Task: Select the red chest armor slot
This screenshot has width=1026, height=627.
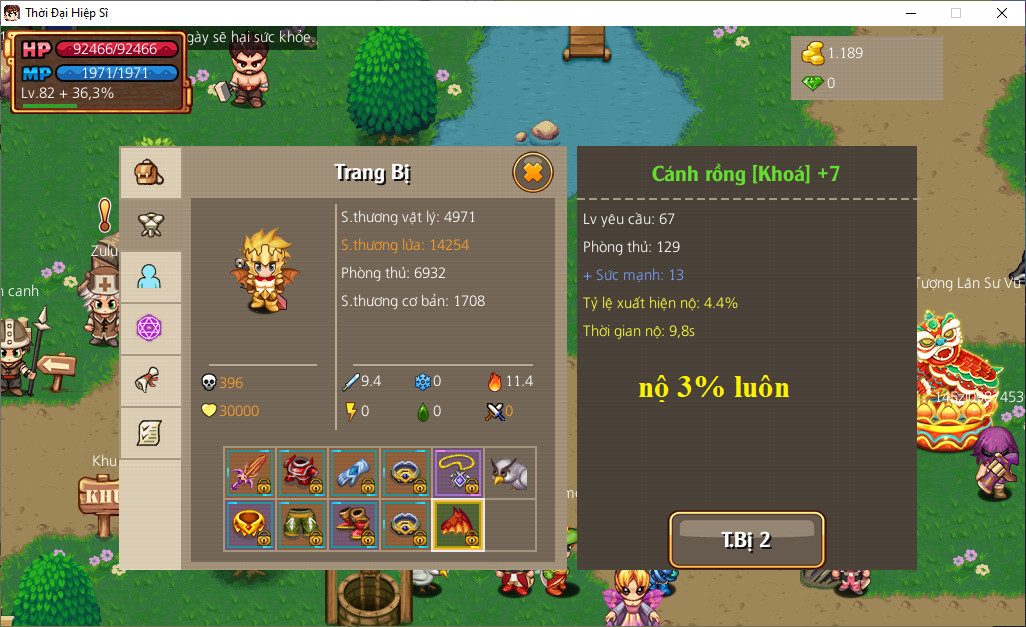Action: (302, 473)
